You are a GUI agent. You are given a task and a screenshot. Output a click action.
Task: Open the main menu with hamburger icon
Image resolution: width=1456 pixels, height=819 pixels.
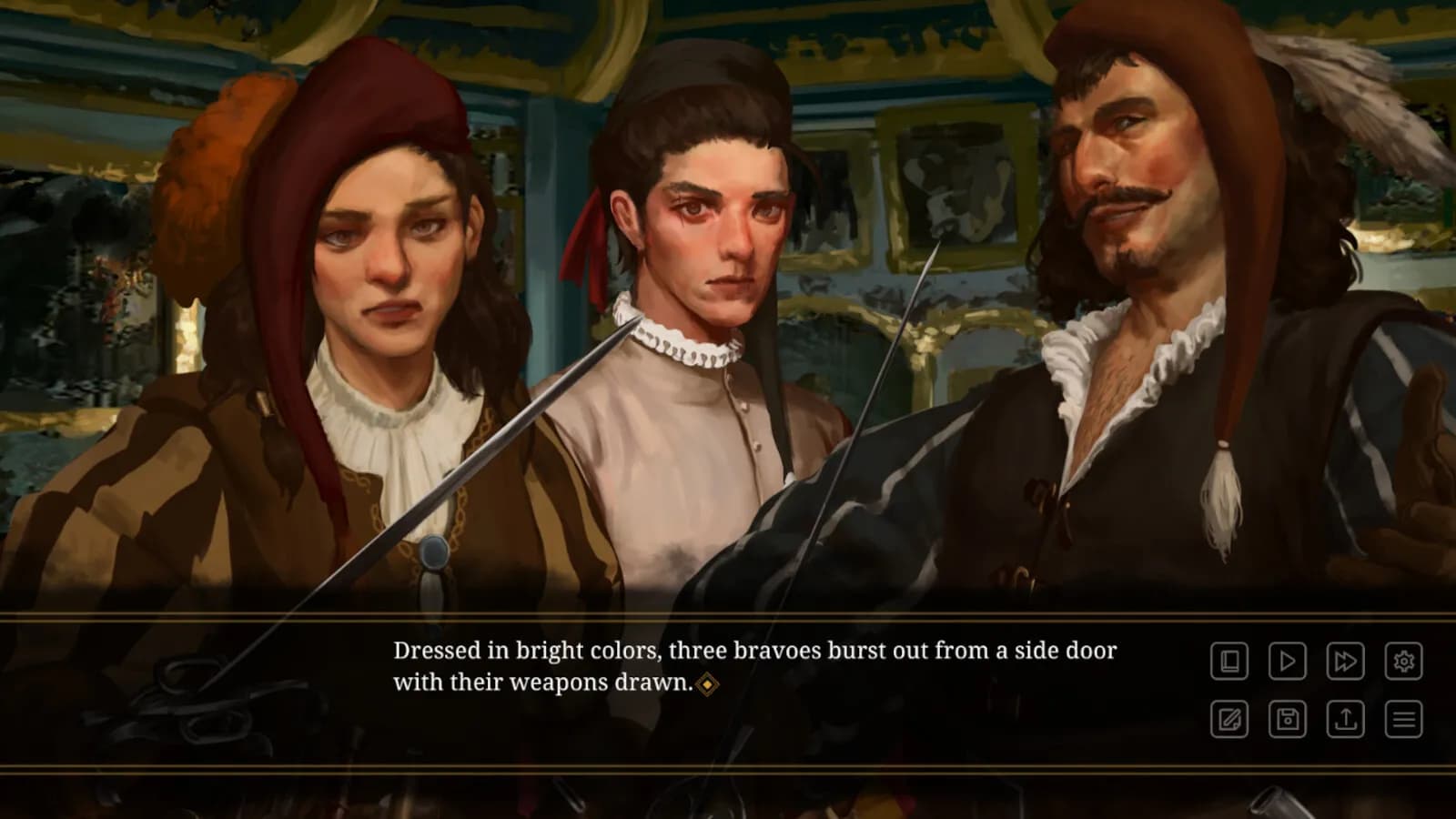pos(1404,719)
